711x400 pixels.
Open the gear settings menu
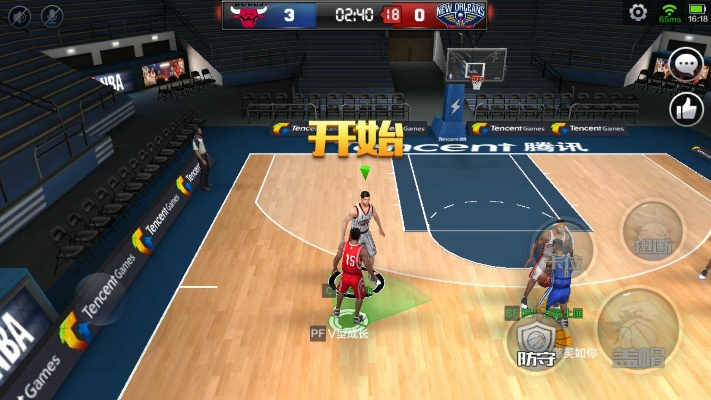[x=638, y=13]
